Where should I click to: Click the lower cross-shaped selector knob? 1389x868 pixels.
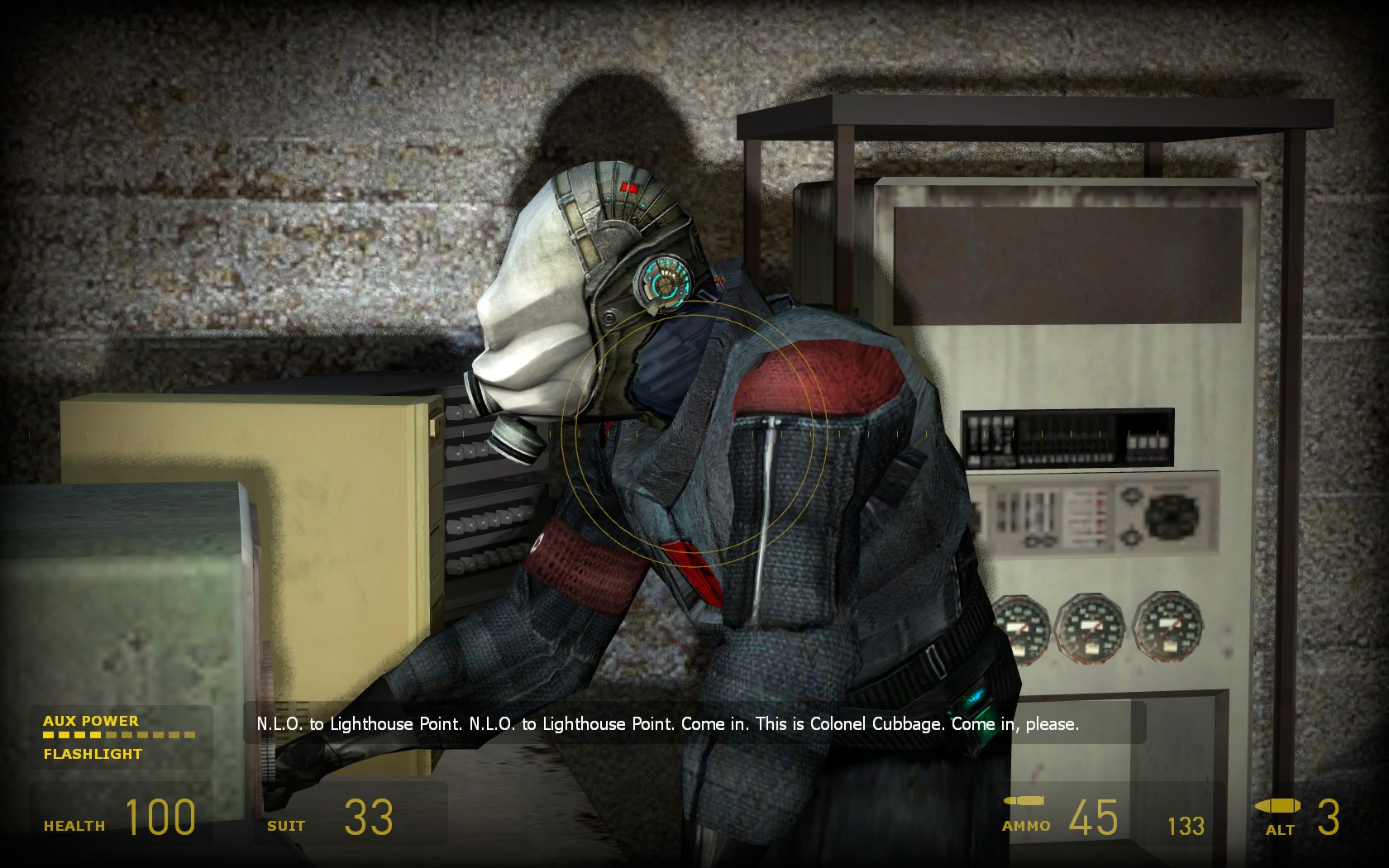click(x=1129, y=537)
